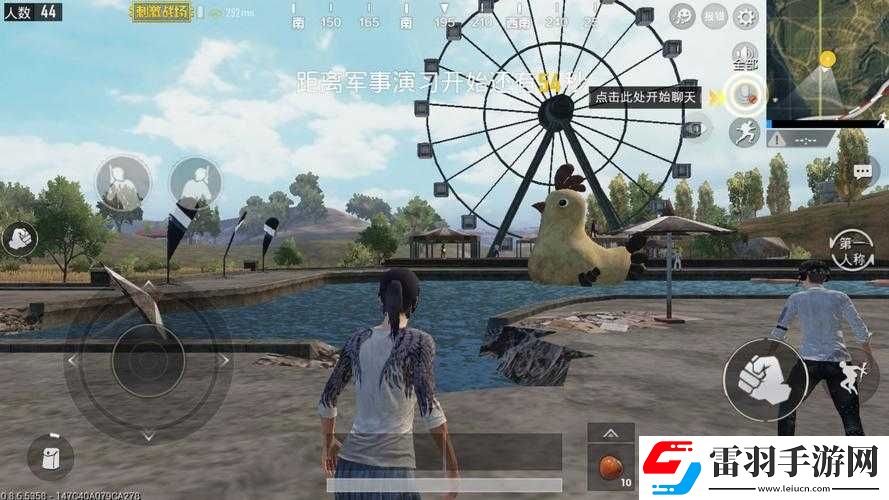Click the 点击此处开始聊天 chat prompt
The height and width of the screenshot is (500, 889).
(644, 96)
